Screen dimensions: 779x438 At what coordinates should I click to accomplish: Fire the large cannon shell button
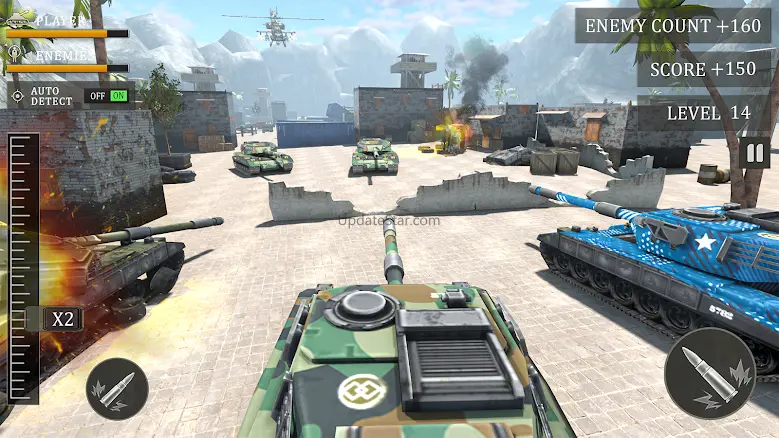(x=709, y=373)
